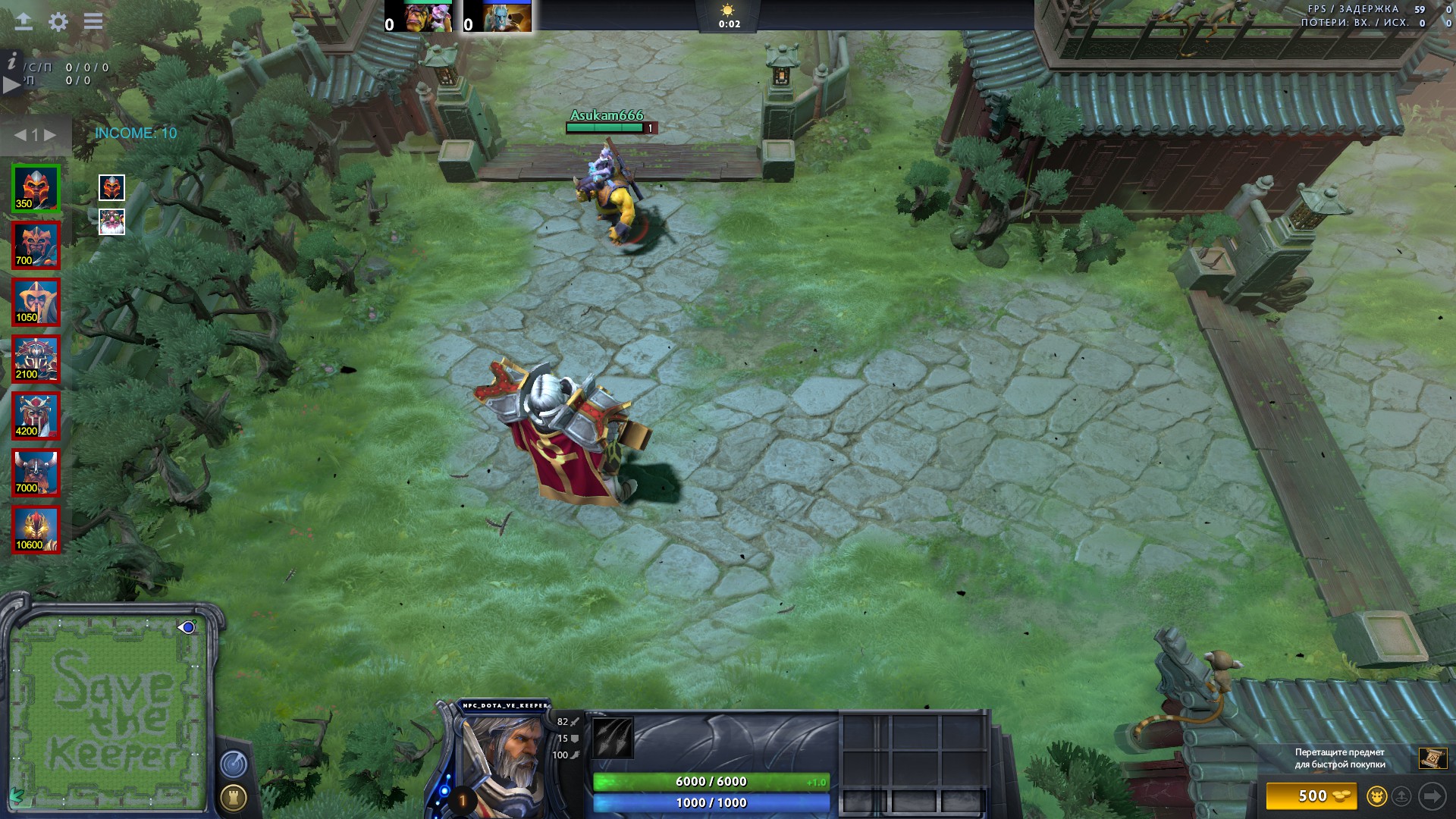Screen dimensions: 1456x819
Task: Buy the 7000 gold unit
Action: coord(36,472)
